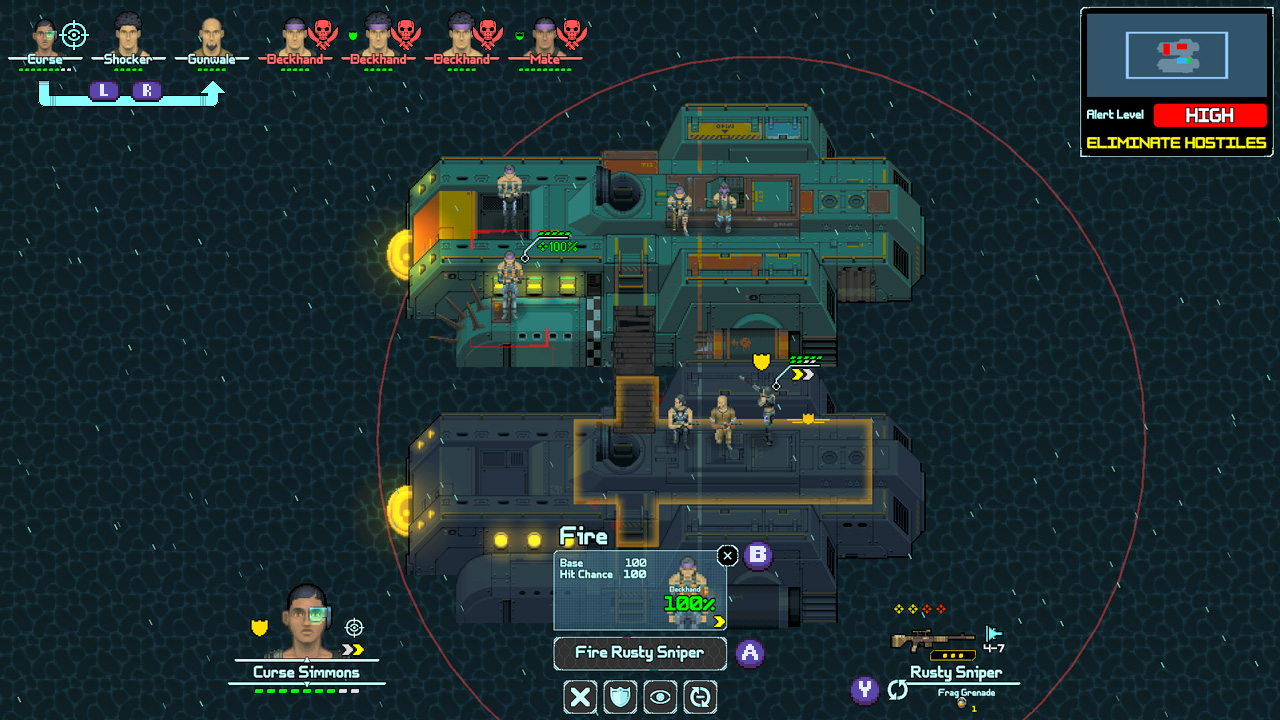Activate the overwatch eye icon
This screenshot has width=1280, height=720.
point(660,697)
